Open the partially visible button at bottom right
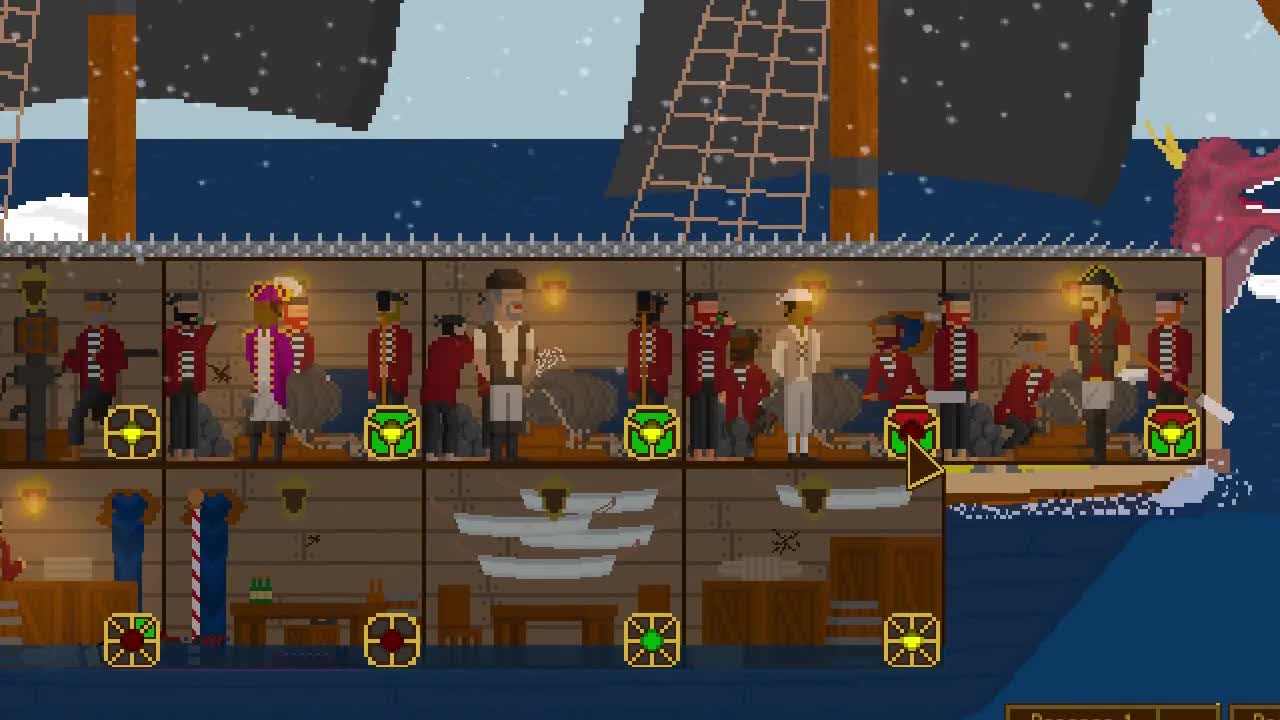This screenshot has width=1280, height=720. click(1255, 712)
